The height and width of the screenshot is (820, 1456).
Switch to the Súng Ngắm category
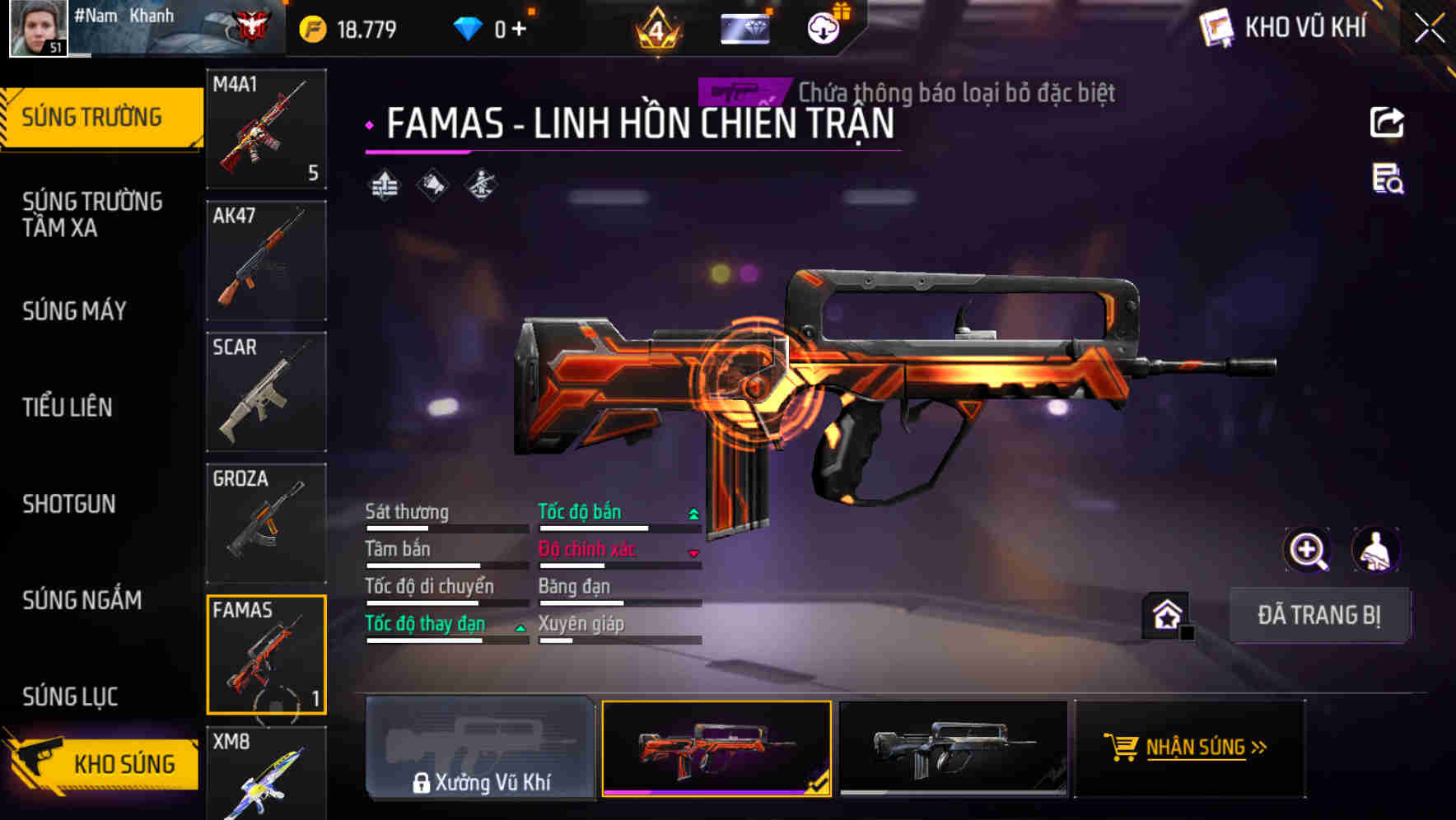[82, 600]
